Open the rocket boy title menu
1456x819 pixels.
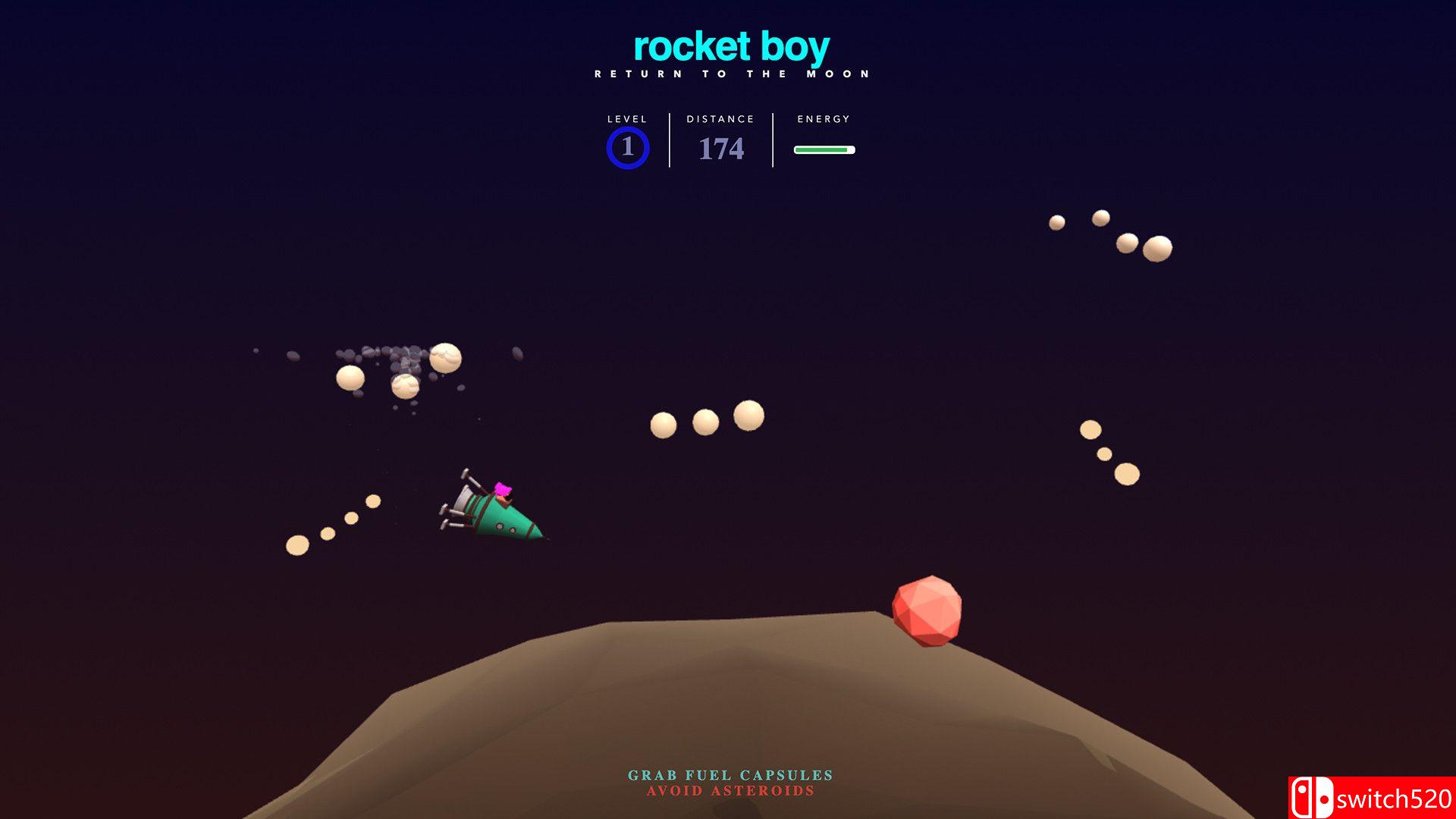730,48
